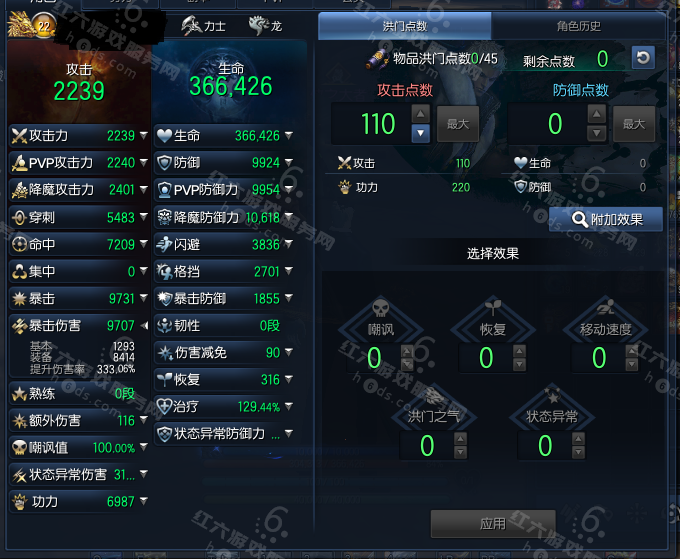Expand the 穿刺 stat details
Viewport: 680px width, 559px height.
(x=143, y=217)
